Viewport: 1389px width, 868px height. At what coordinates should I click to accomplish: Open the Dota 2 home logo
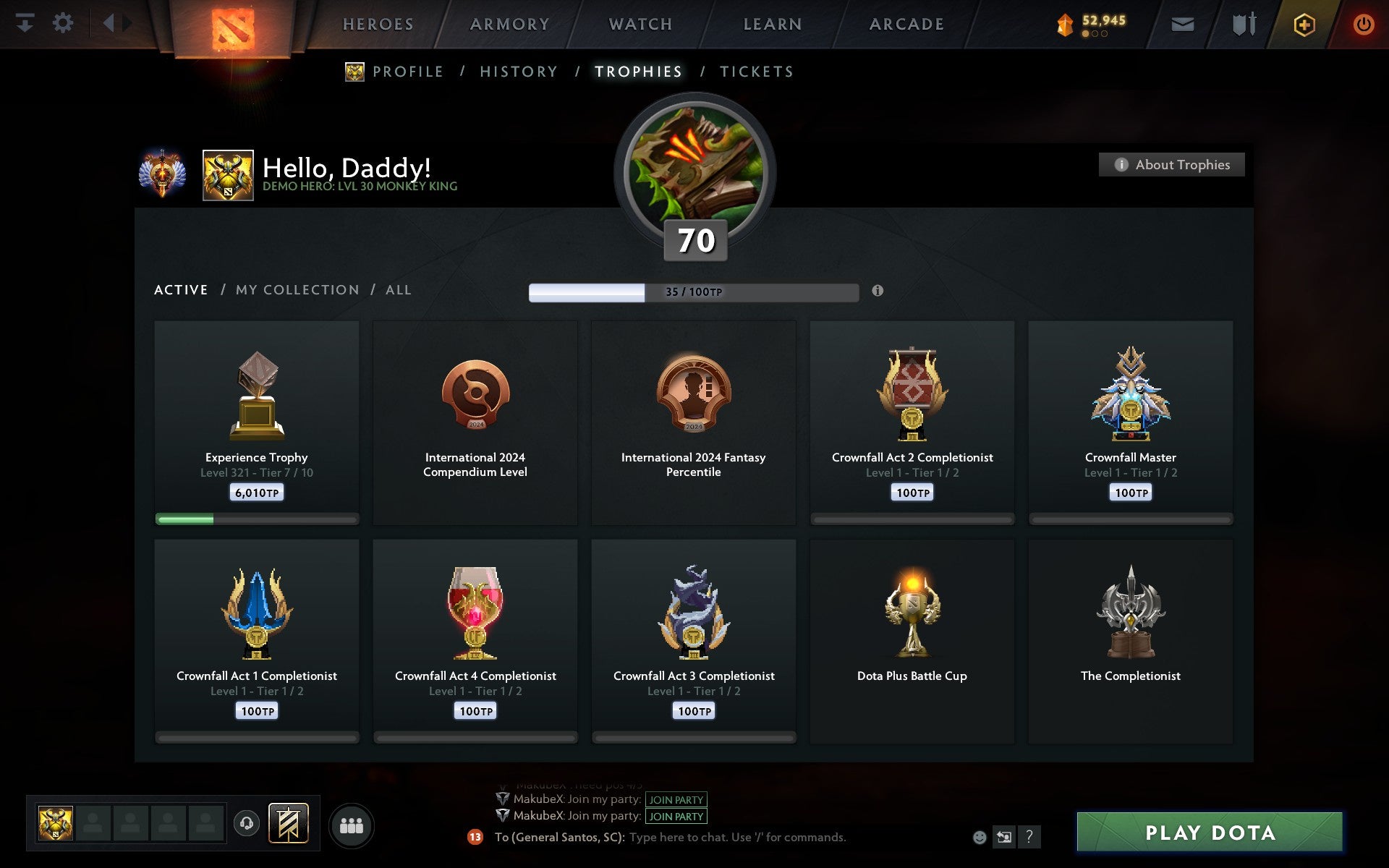click(x=234, y=25)
